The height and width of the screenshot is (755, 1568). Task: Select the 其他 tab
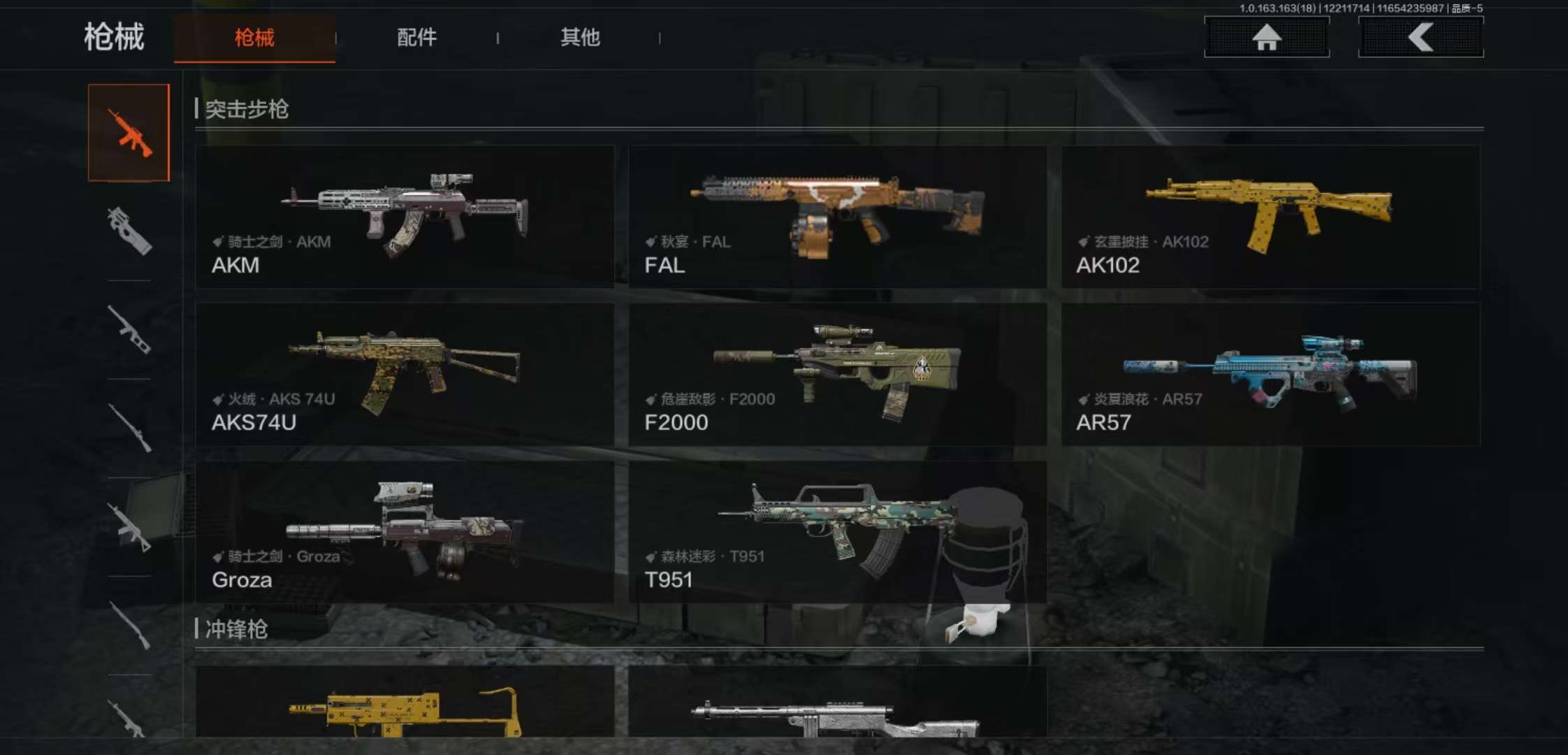(x=580, y=38)
